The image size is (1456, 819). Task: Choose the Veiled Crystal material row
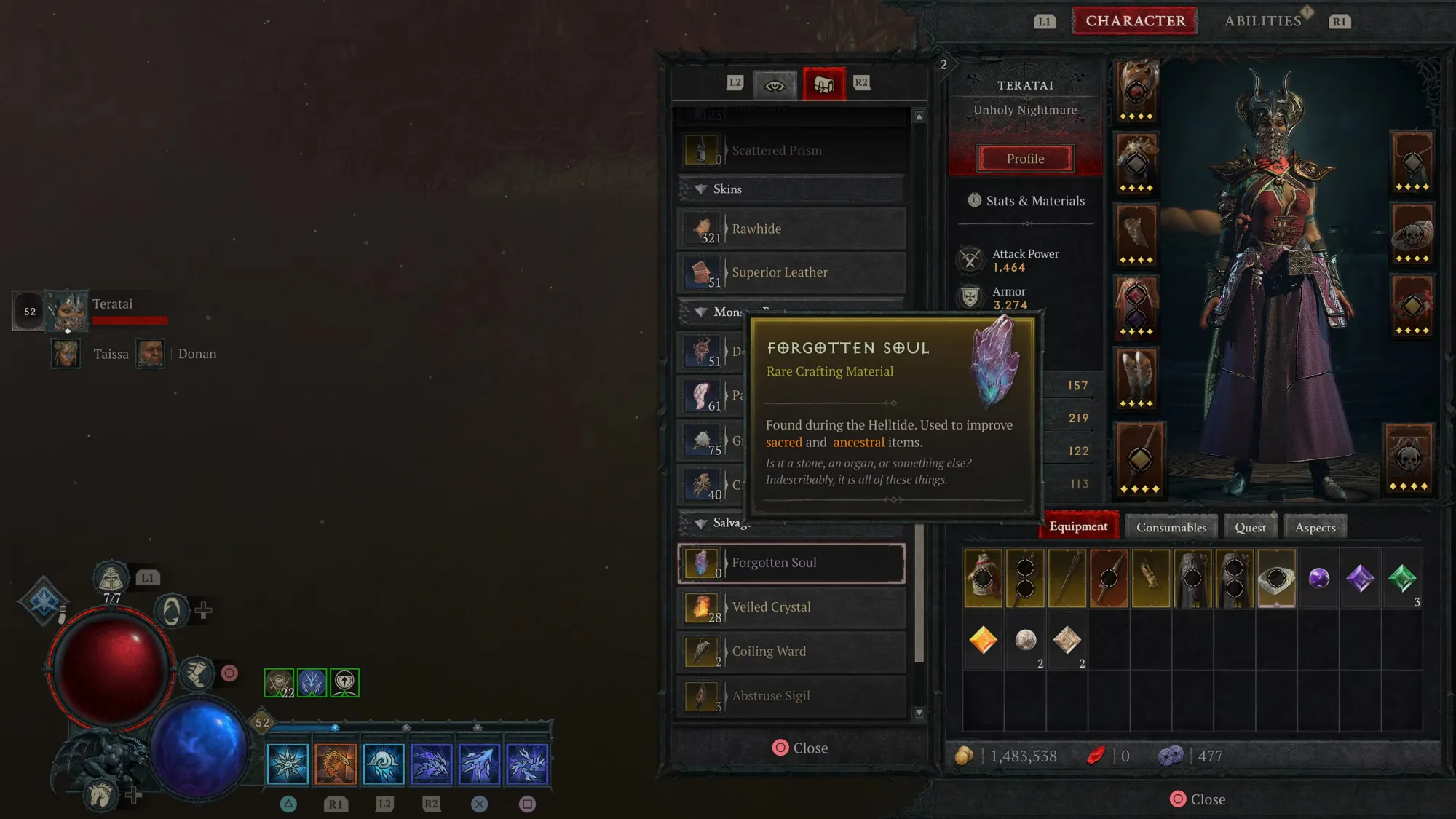(x=791, y=607)
